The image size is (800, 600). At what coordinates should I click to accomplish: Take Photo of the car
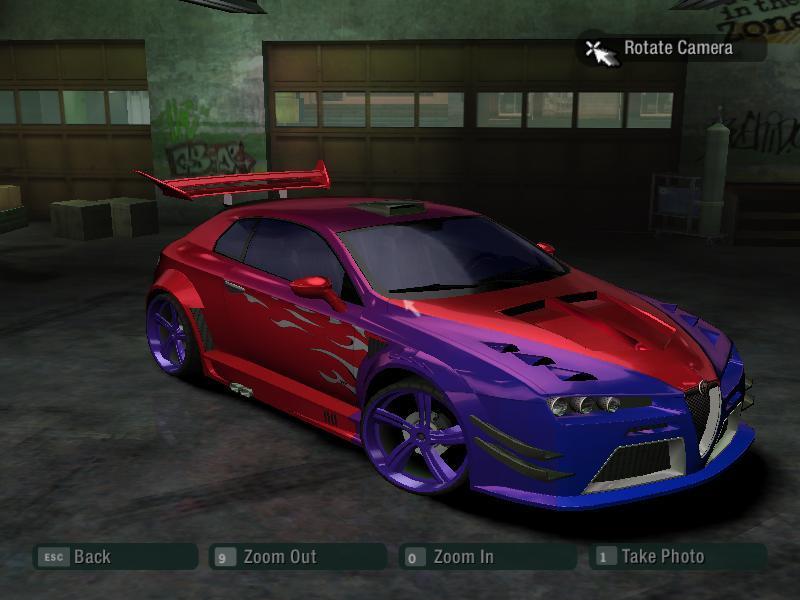[661, 557]
